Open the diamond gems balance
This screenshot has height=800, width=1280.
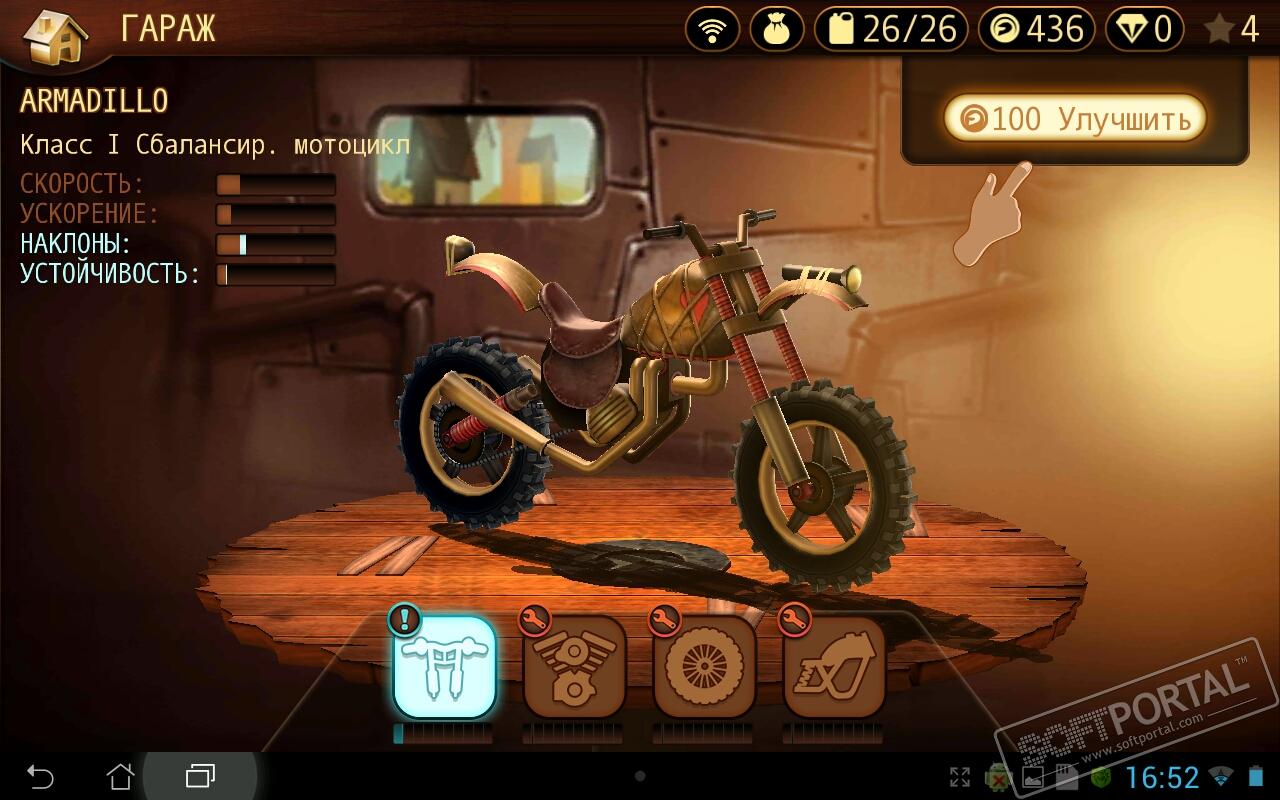(1144, 29)
